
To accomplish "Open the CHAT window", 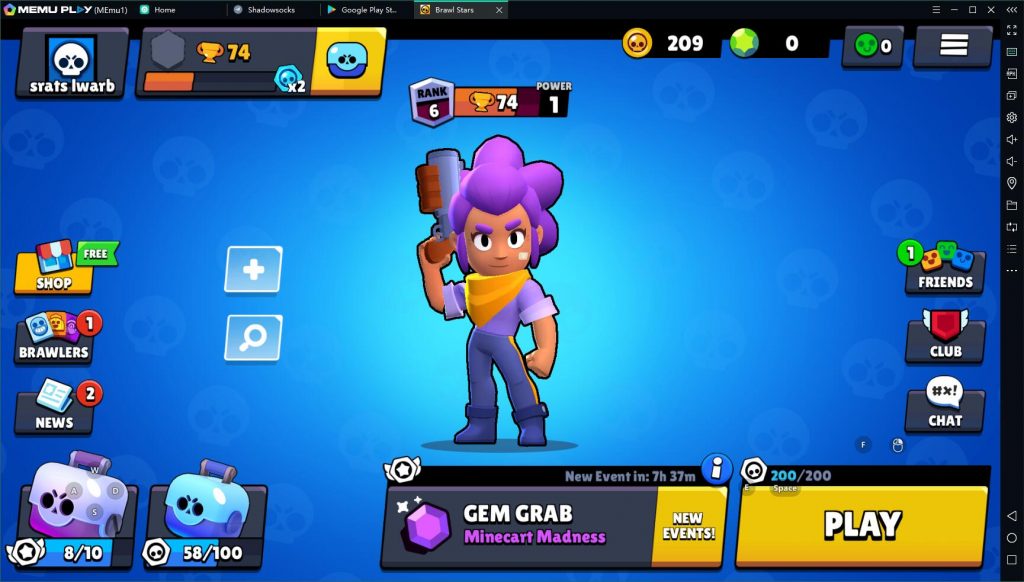I will pyautogui.click(x=945, y=407).
